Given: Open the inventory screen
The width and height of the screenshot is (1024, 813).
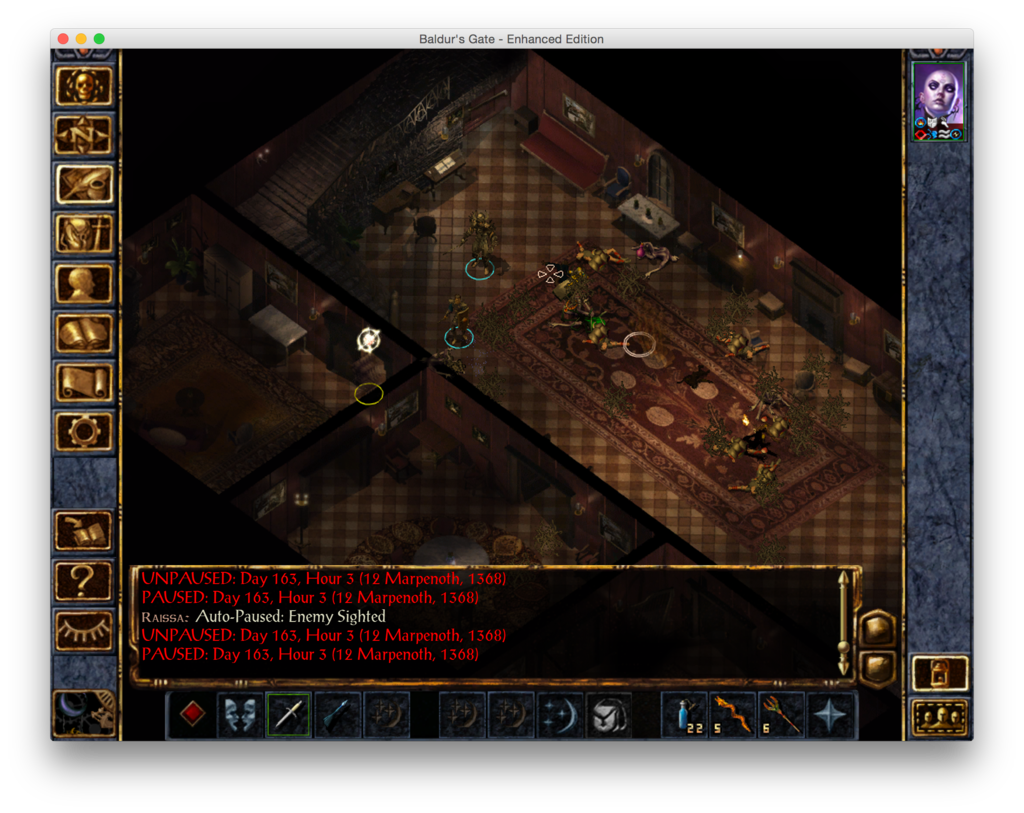Looking at the screenshot, I should [84, 234].
